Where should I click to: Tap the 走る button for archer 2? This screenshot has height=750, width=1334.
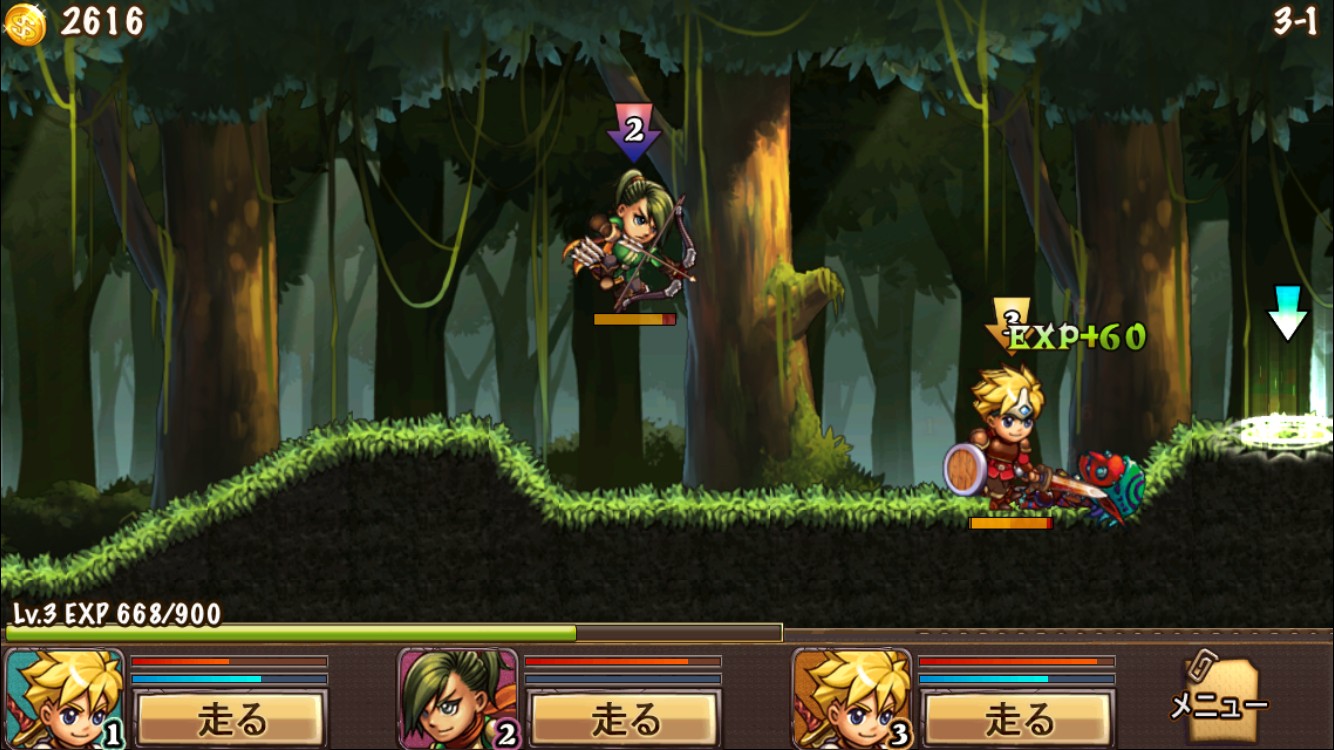(x=624, y=718)
